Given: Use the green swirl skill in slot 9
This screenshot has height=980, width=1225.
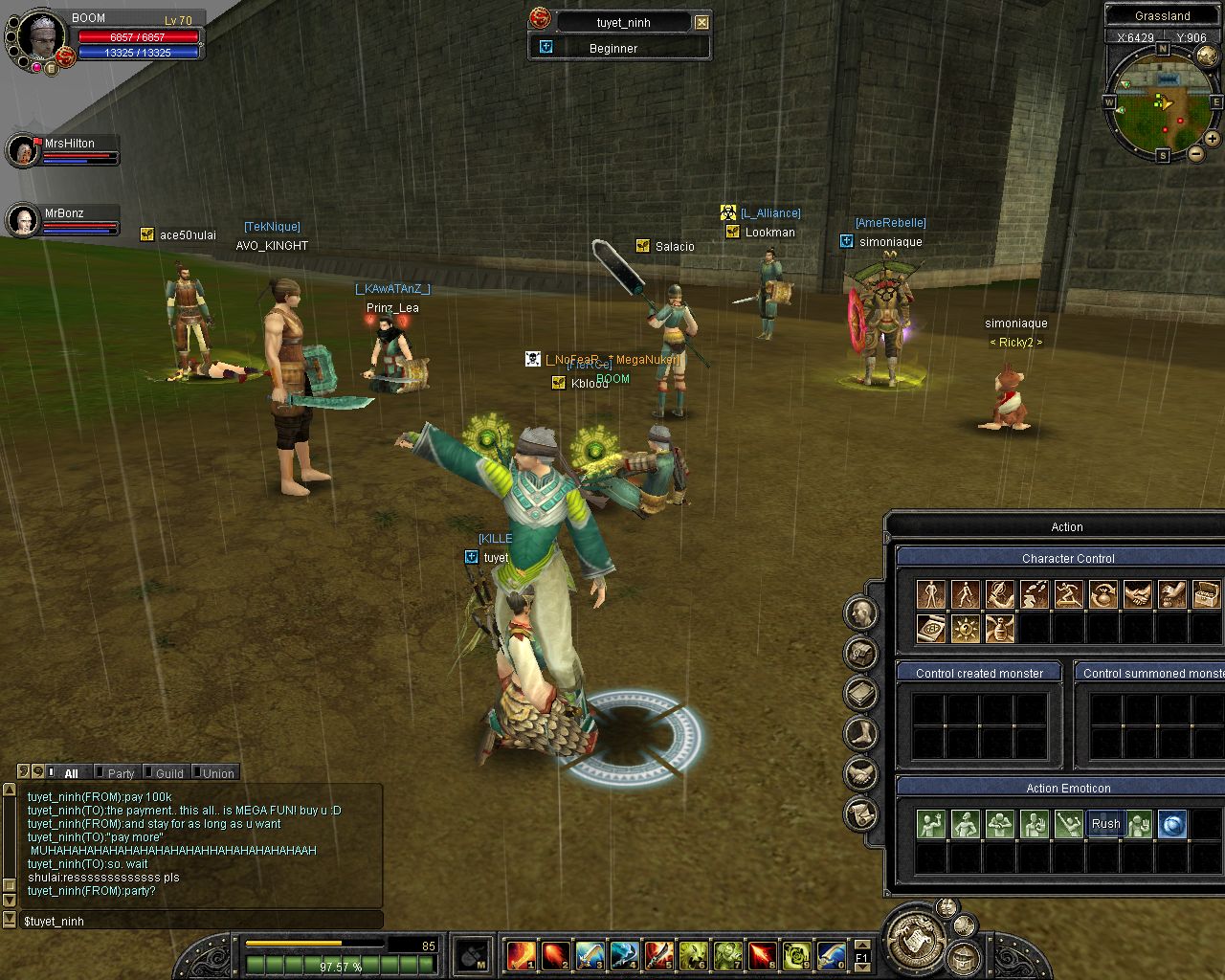Looking at the screenshot, I should (796, 955).
